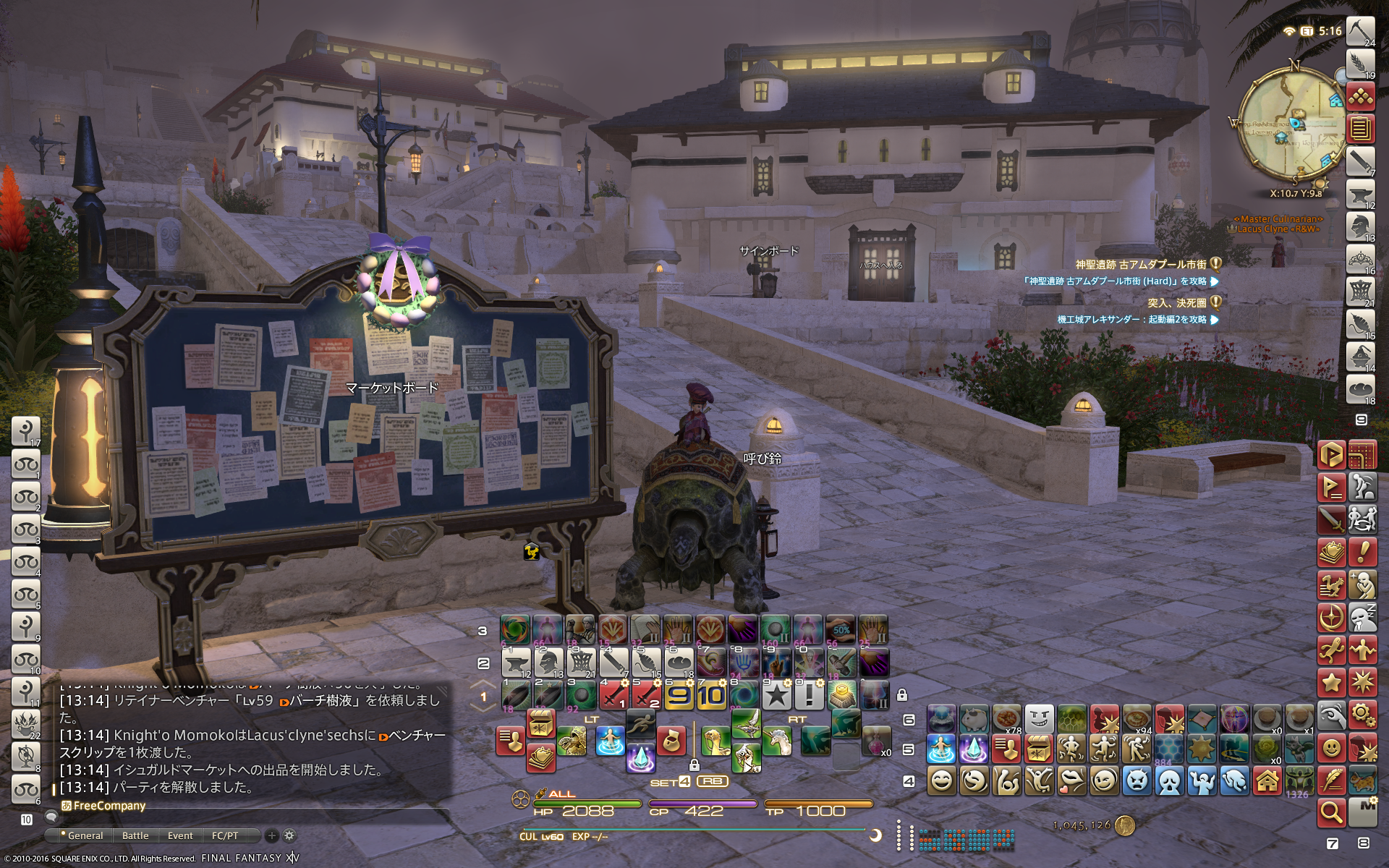
Task: Click the exclamation mark macro icon
Action: [809, 696]
